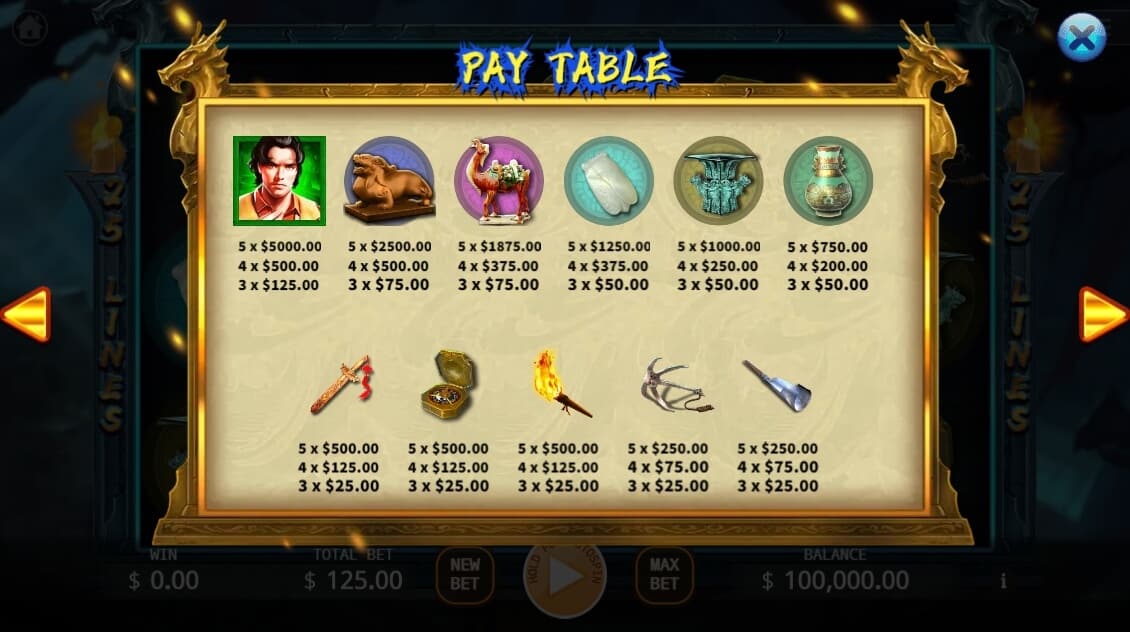This screenshot has width=1130, height=632.
Task: Show the next pay table page
Action: point(1103,315)
